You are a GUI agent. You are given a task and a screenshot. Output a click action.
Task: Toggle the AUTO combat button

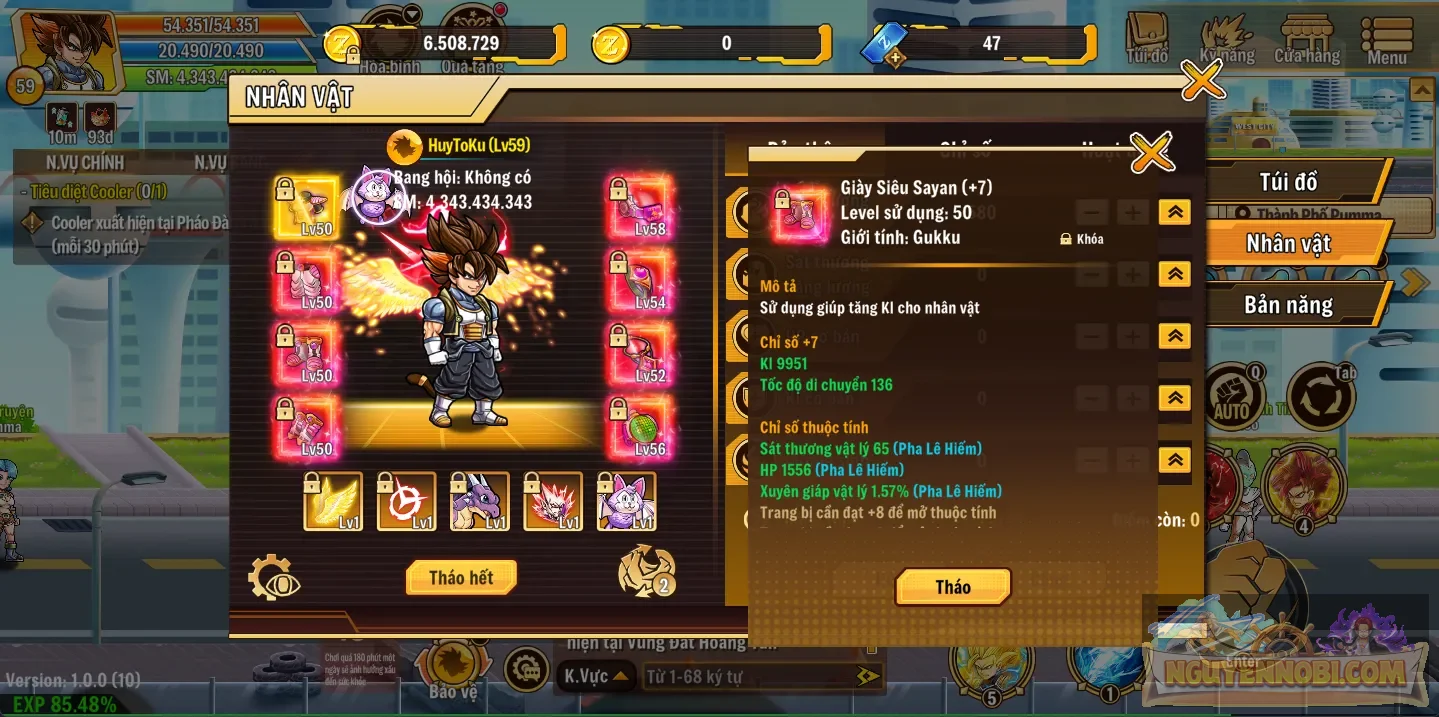tap(1231, 397)
